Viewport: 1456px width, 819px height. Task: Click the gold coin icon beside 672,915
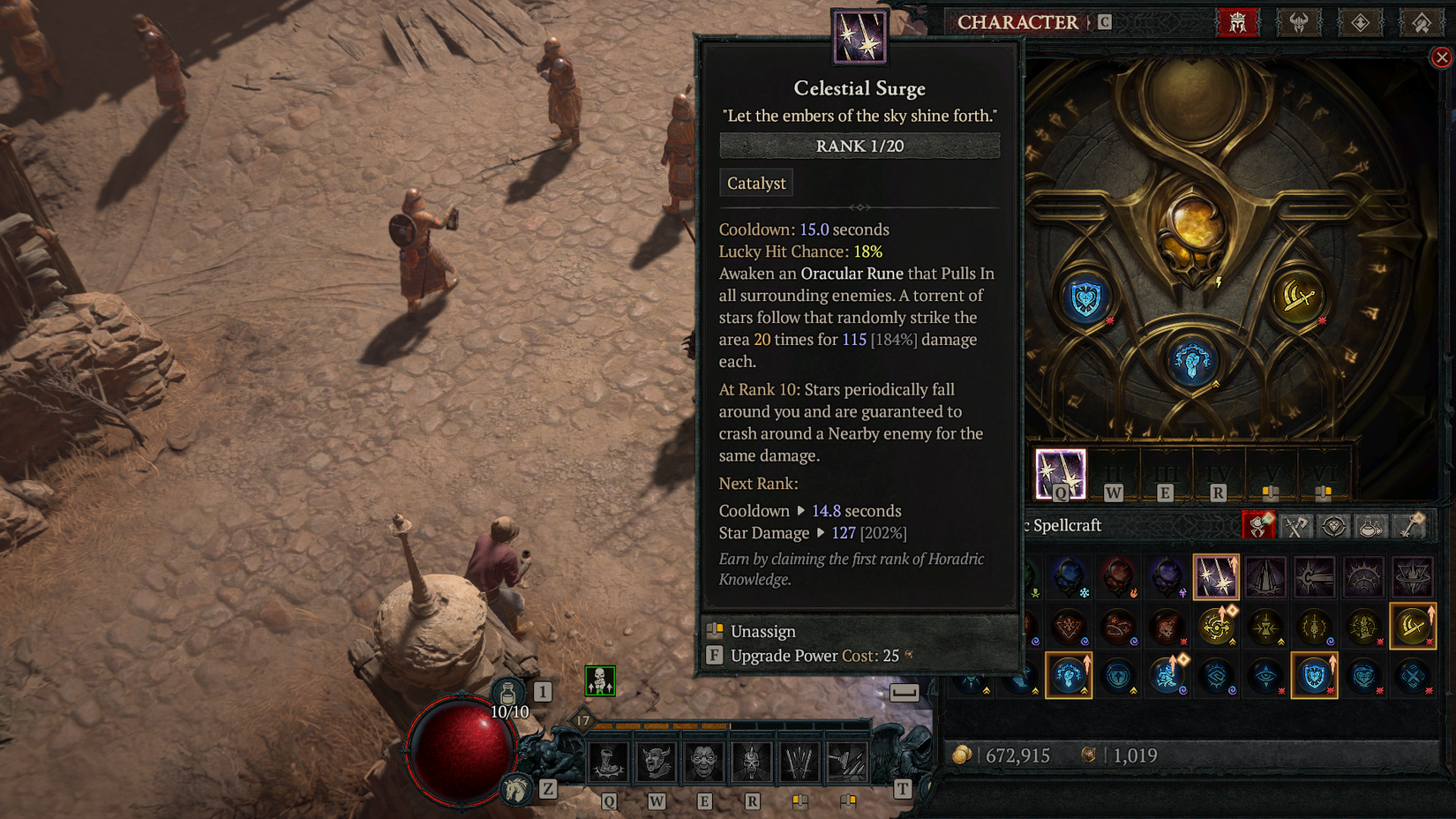pyautogui.click(x=964, y=756)
